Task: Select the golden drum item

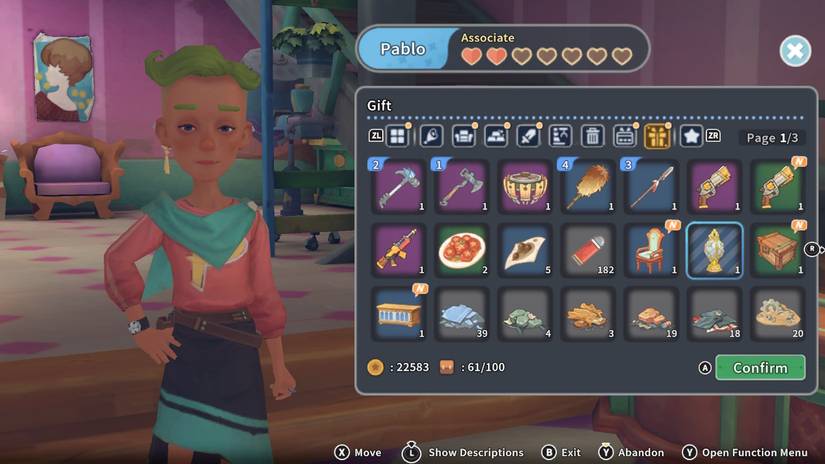Action: coord(525,186)
